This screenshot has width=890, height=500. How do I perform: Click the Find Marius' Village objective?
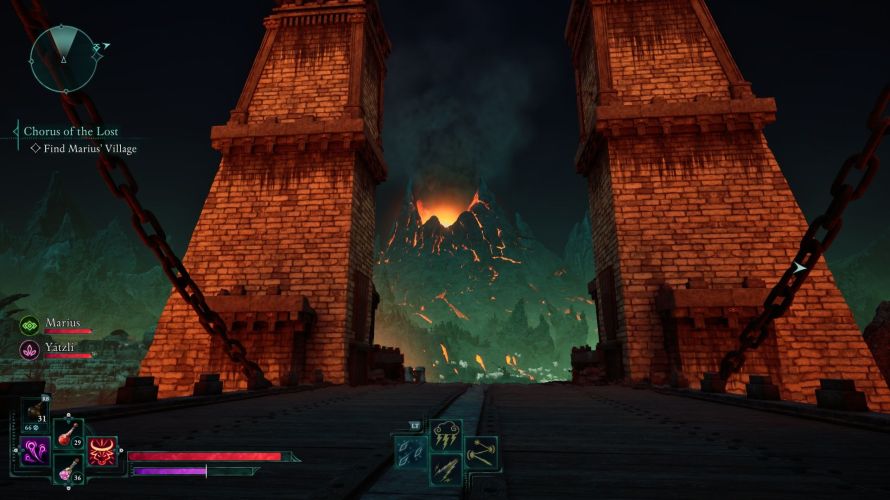click(89, 148)
